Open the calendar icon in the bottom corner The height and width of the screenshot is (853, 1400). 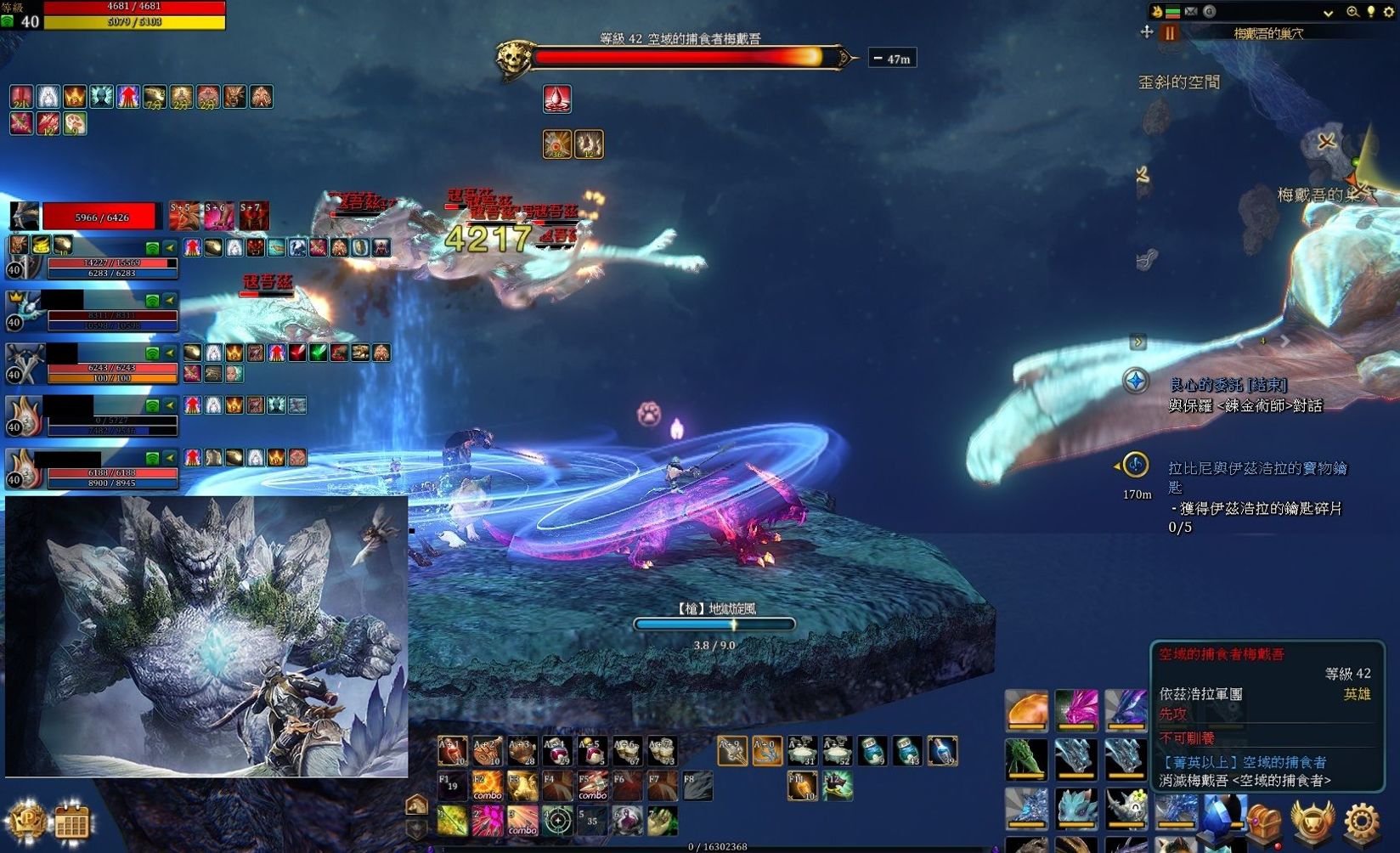click(x=71, y=822)
